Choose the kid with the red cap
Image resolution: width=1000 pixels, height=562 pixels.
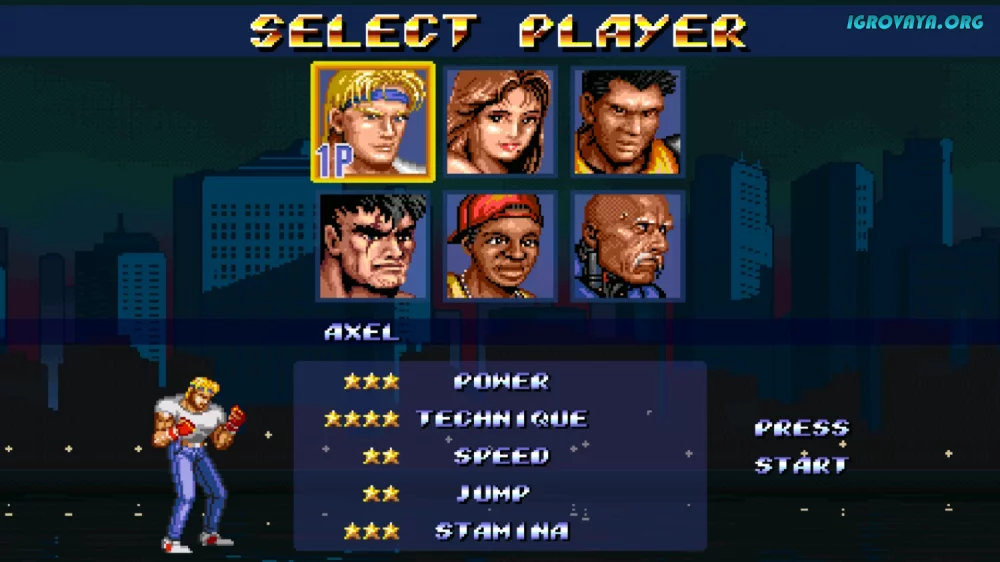(500, 246)
